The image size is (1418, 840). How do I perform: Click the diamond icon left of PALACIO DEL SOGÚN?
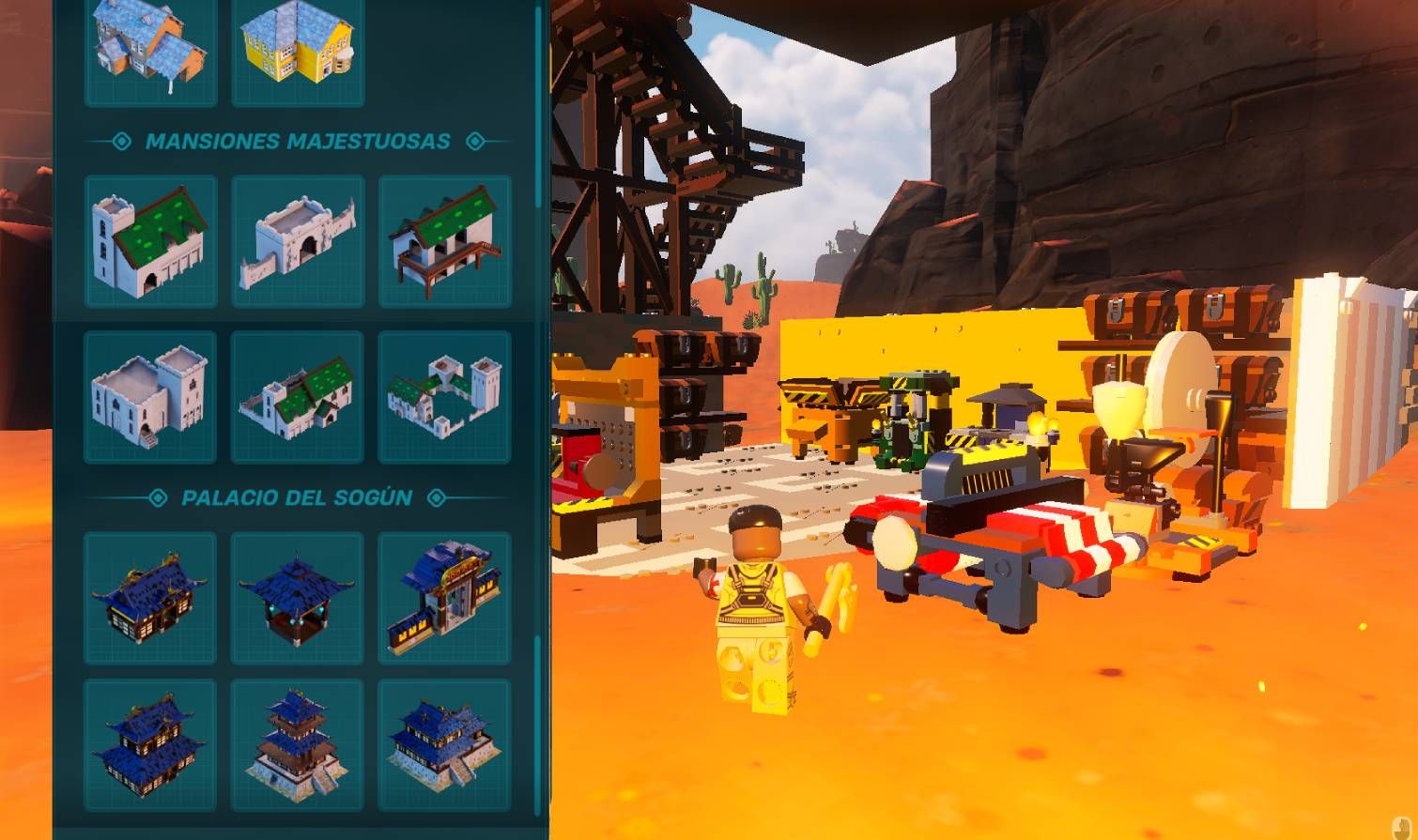pos(160,498)
